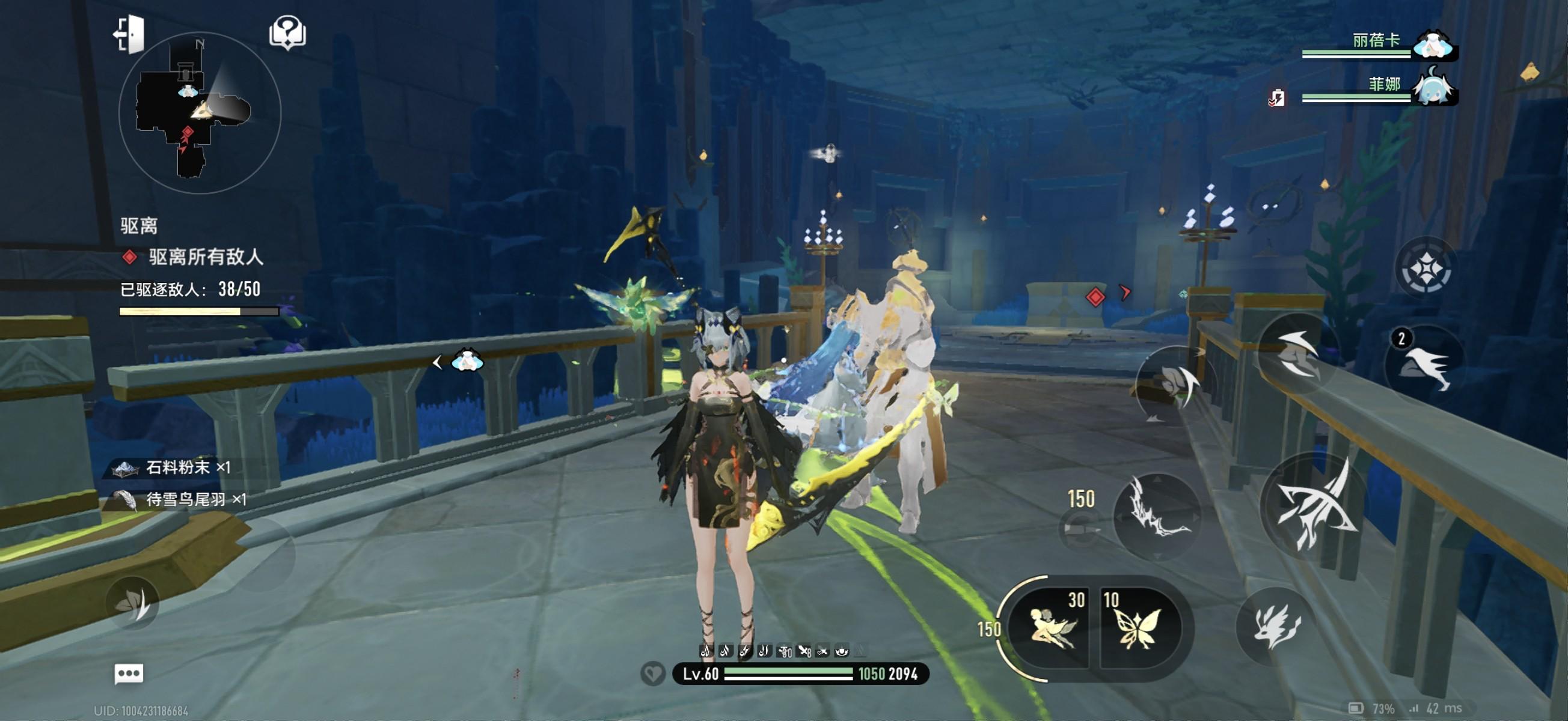Open the circular minimap
This screenshot has width=1568, height=721.
[200, 113]
